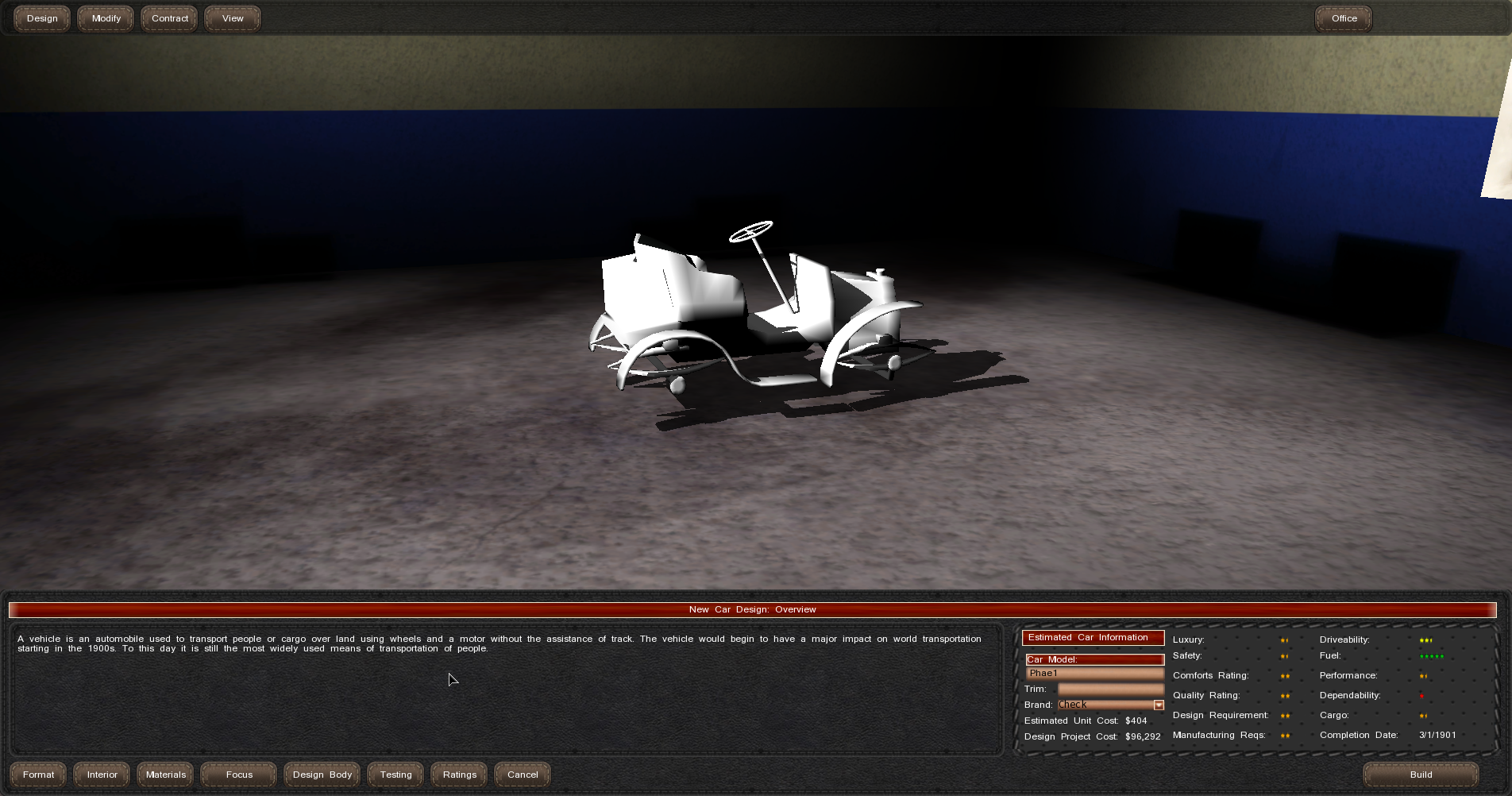
Task: Click the Trim text field
Action: (1110, 689)
